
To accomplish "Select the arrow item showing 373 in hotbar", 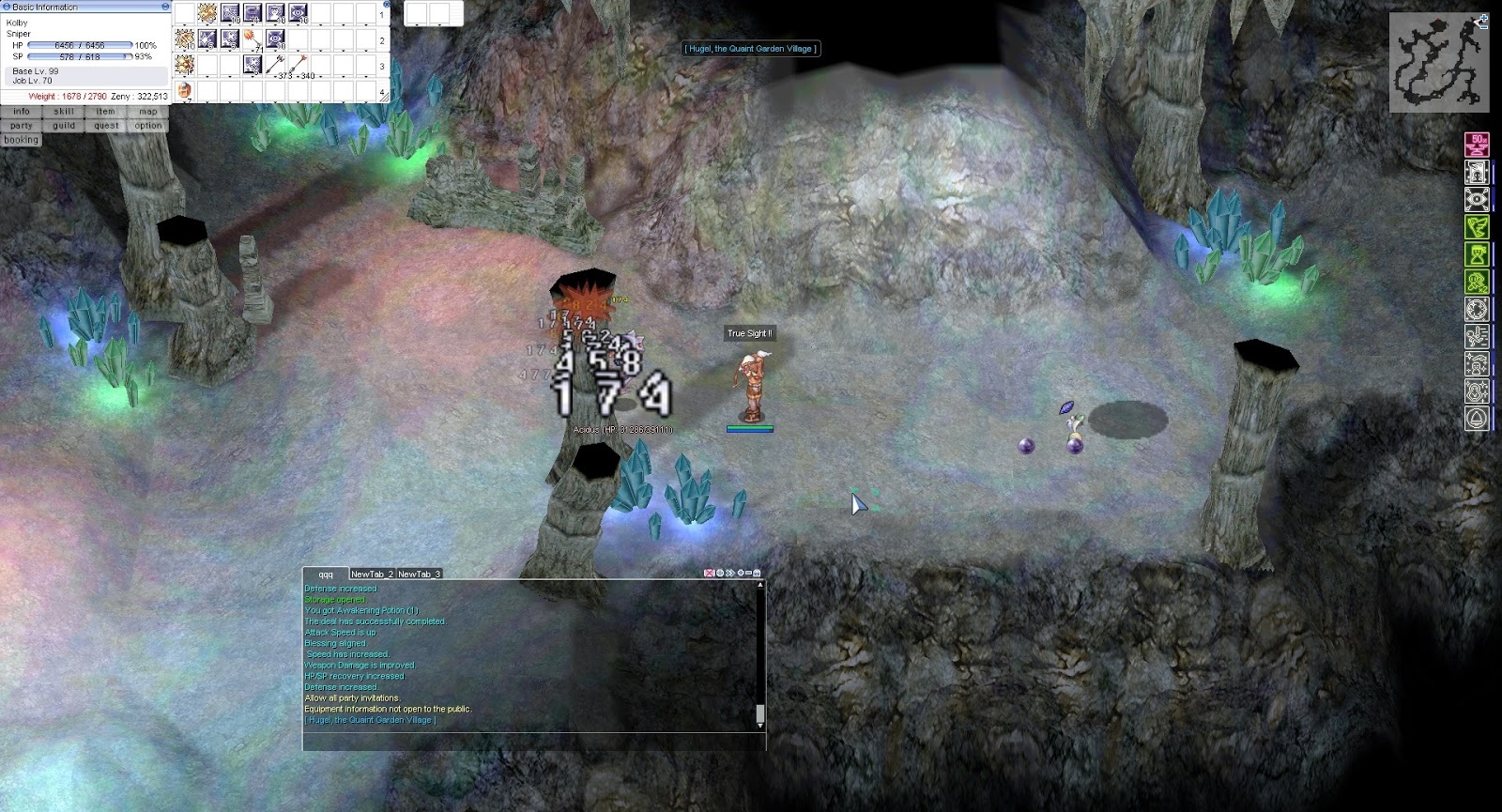I will [275, 64].
